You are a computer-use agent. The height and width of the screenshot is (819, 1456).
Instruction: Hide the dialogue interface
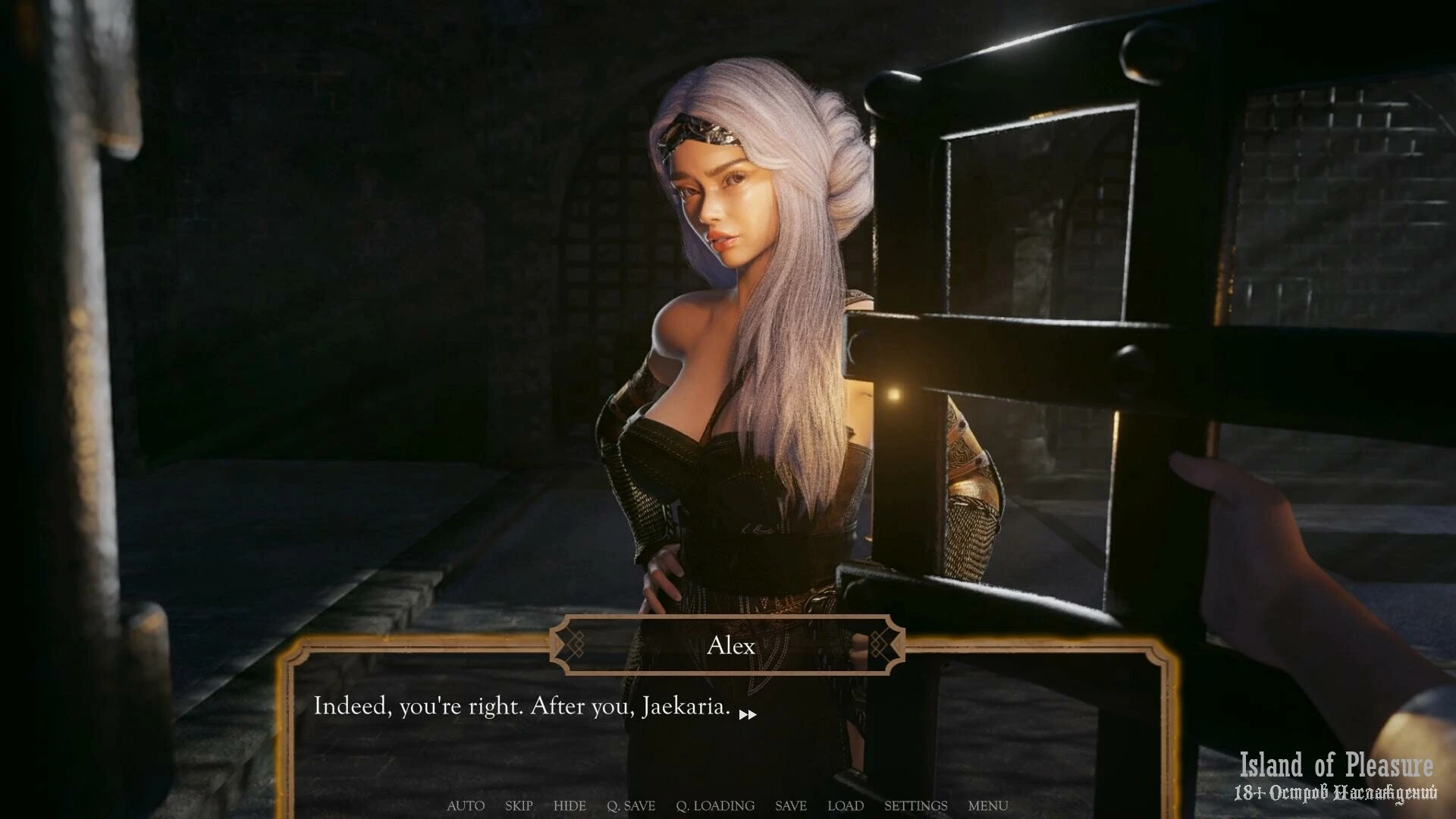click(x=570, y=805)
